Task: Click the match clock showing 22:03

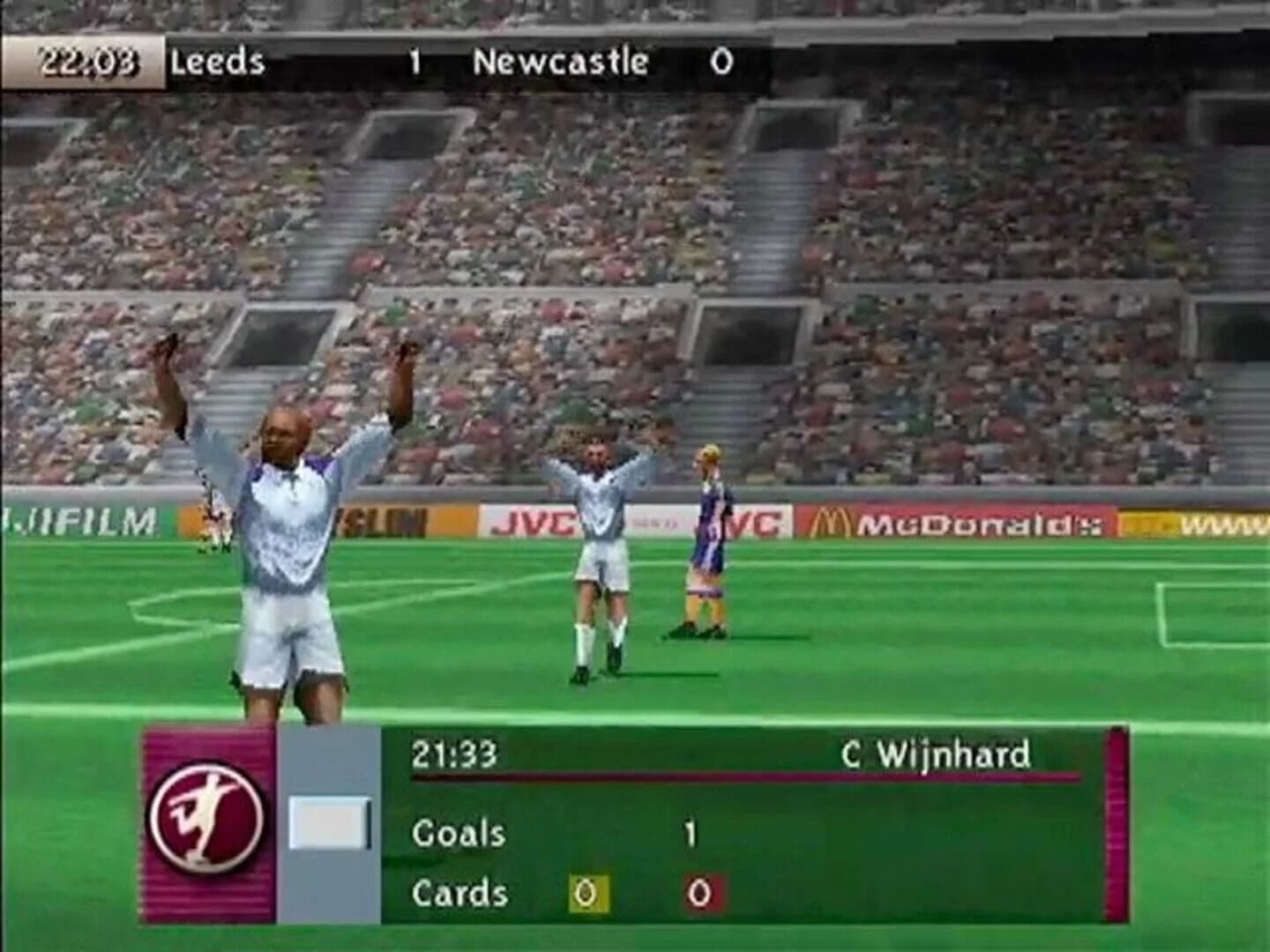Action: [88, 60]
